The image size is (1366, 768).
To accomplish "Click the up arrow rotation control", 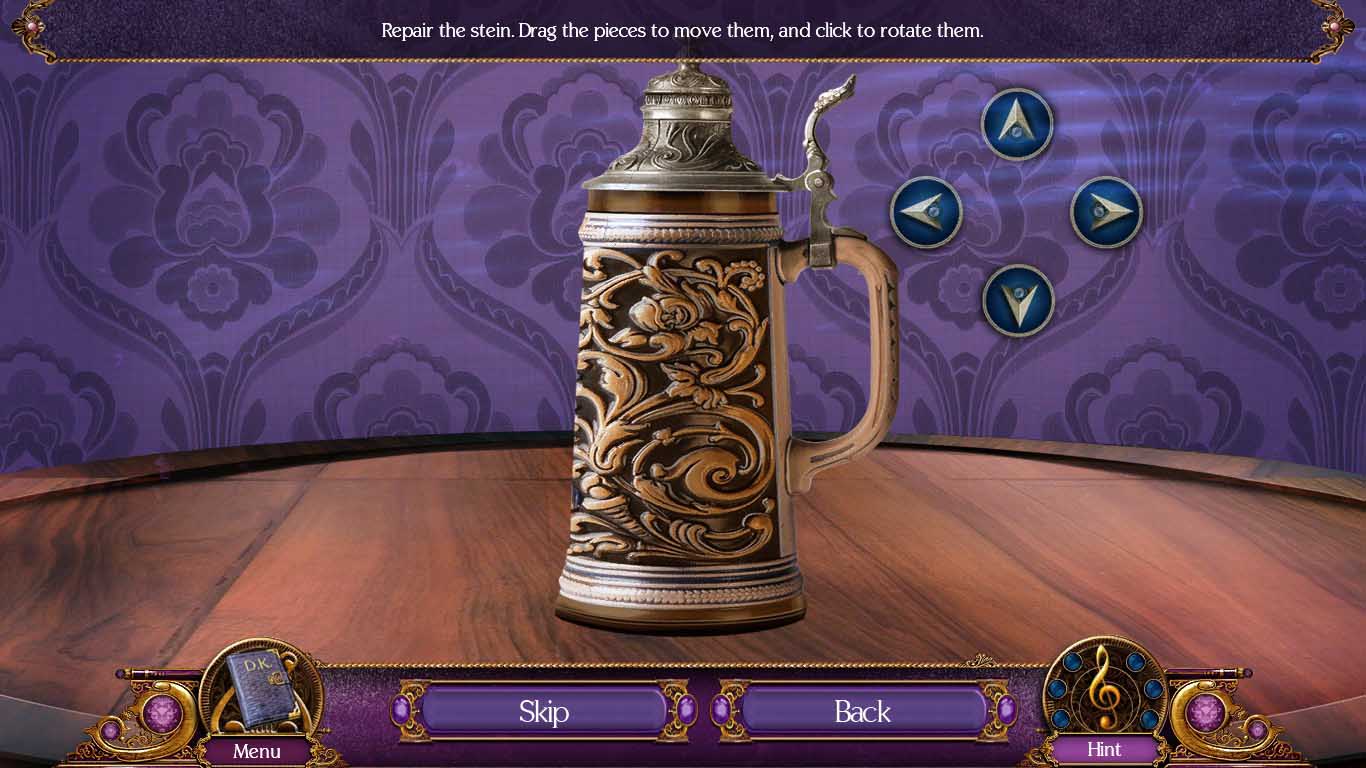I will pos(1017,122).
